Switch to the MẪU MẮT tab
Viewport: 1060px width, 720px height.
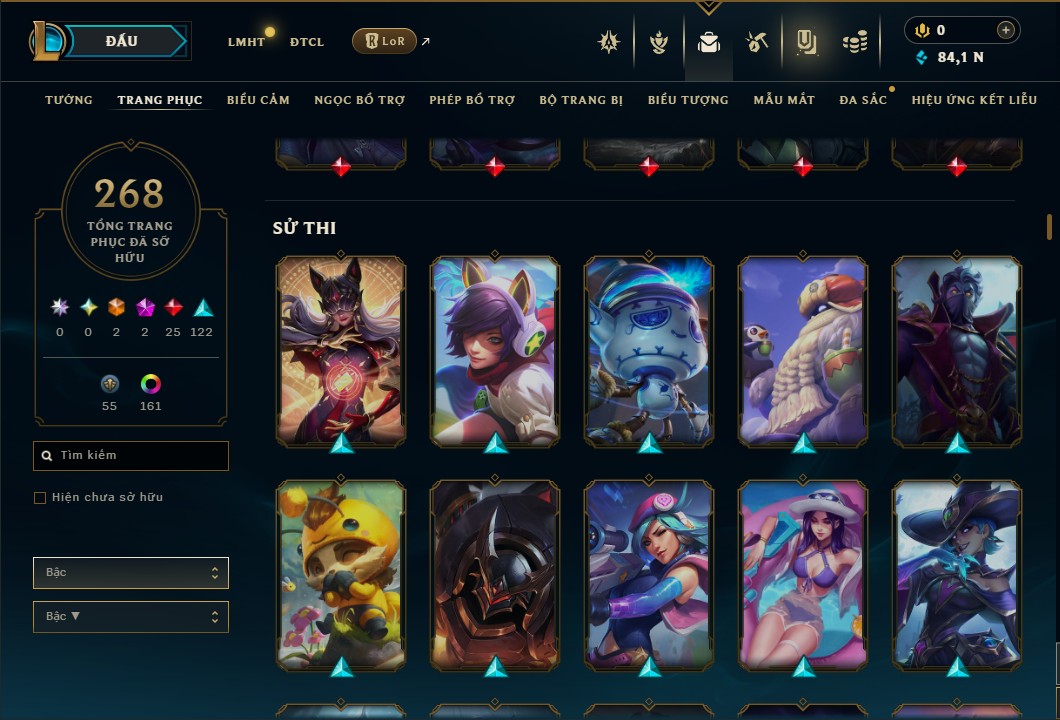click(x=784, y=100)
